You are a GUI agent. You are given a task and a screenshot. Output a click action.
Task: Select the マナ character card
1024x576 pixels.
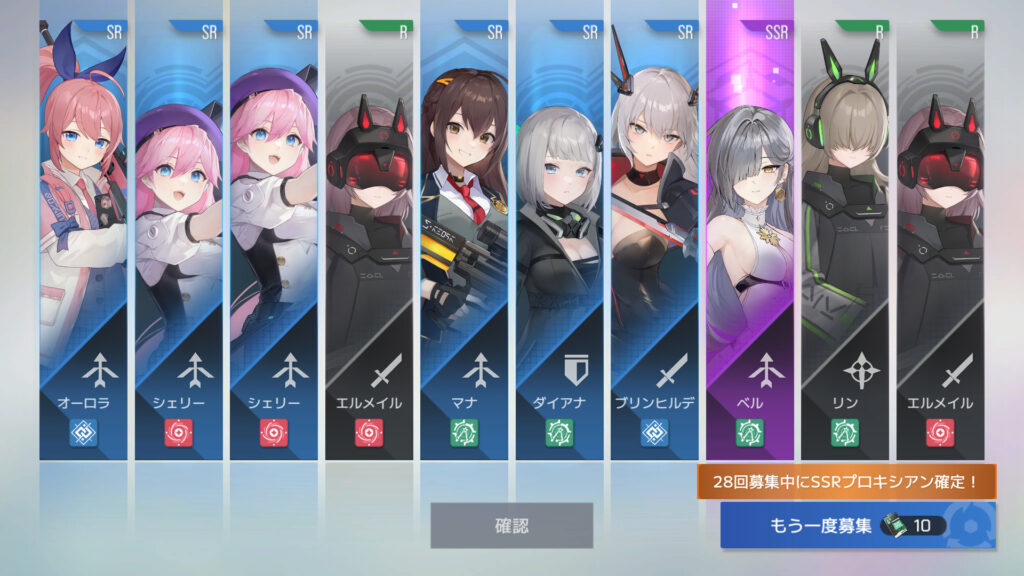coord(464,240)
